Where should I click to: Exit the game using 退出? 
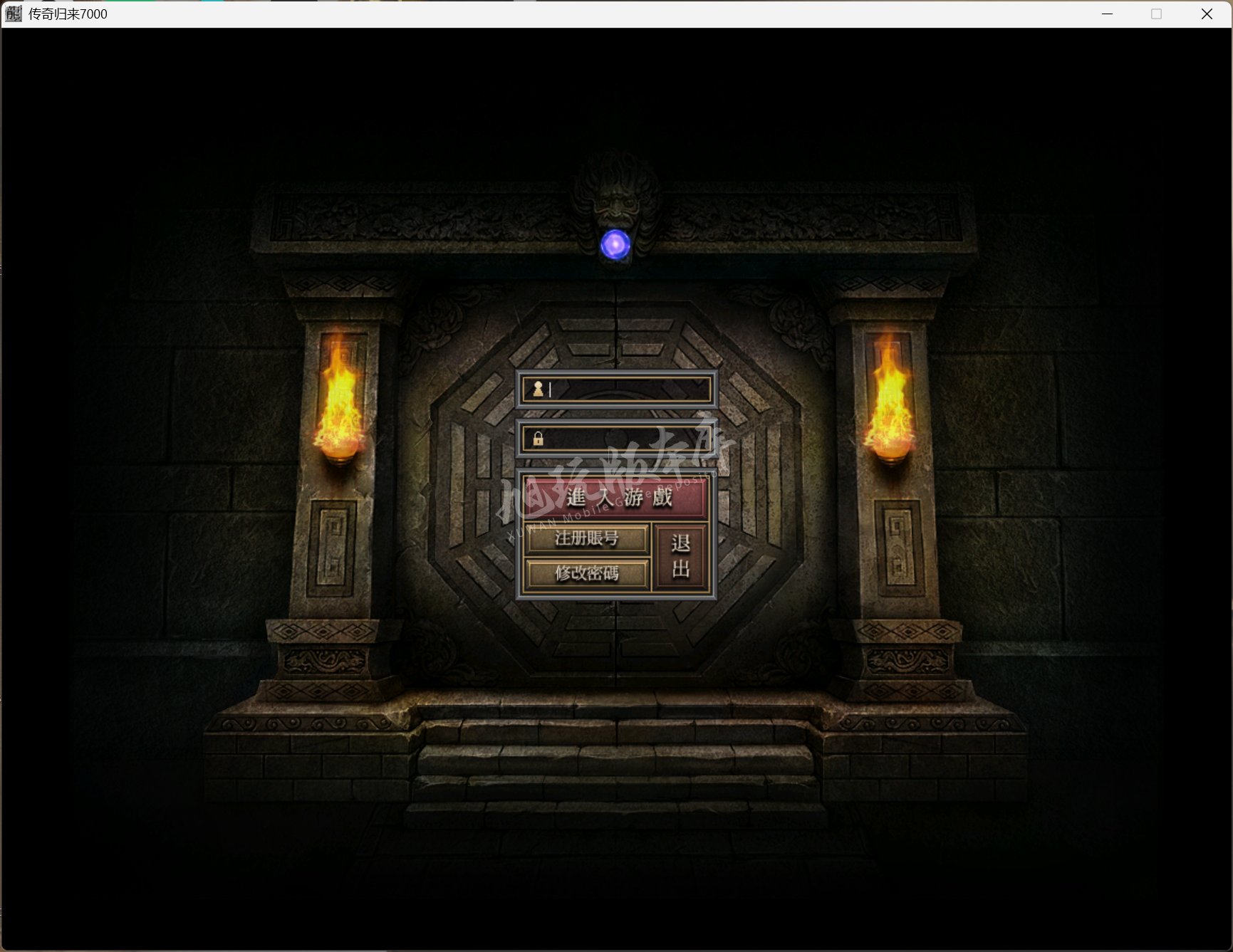pos(679,558)
